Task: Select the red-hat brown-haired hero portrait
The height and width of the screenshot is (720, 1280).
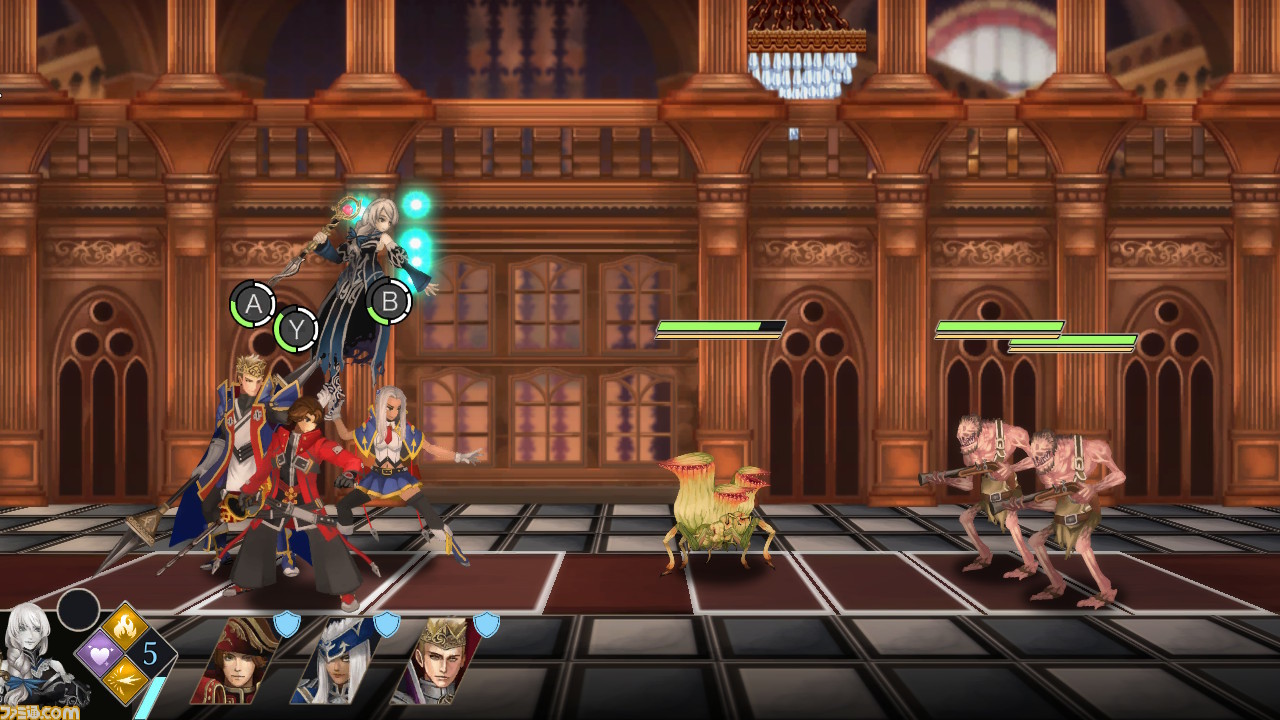Action: [235, 662]
